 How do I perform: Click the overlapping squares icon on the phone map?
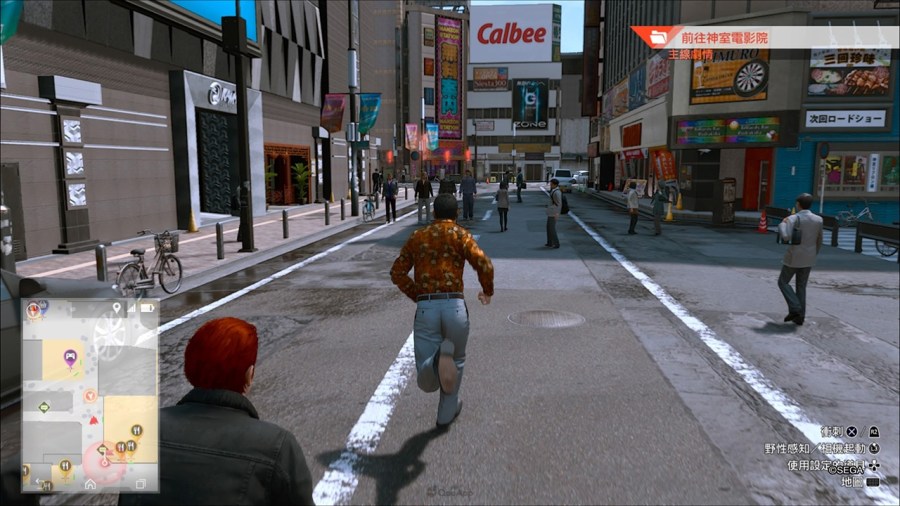(x=140, y=484)
